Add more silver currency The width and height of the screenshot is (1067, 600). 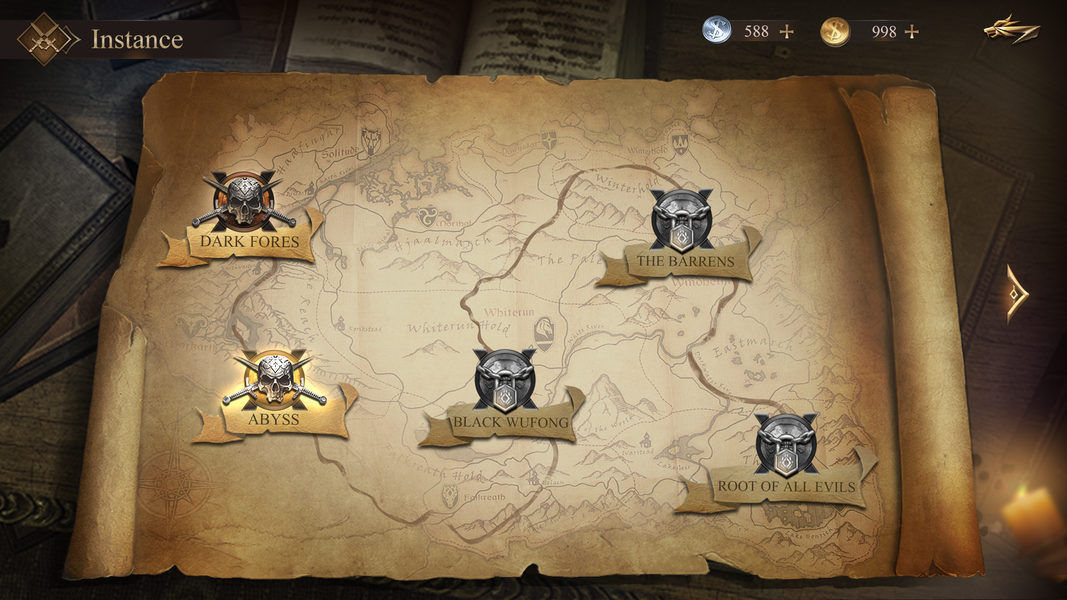pyautogui.click(x=787, y=31)
